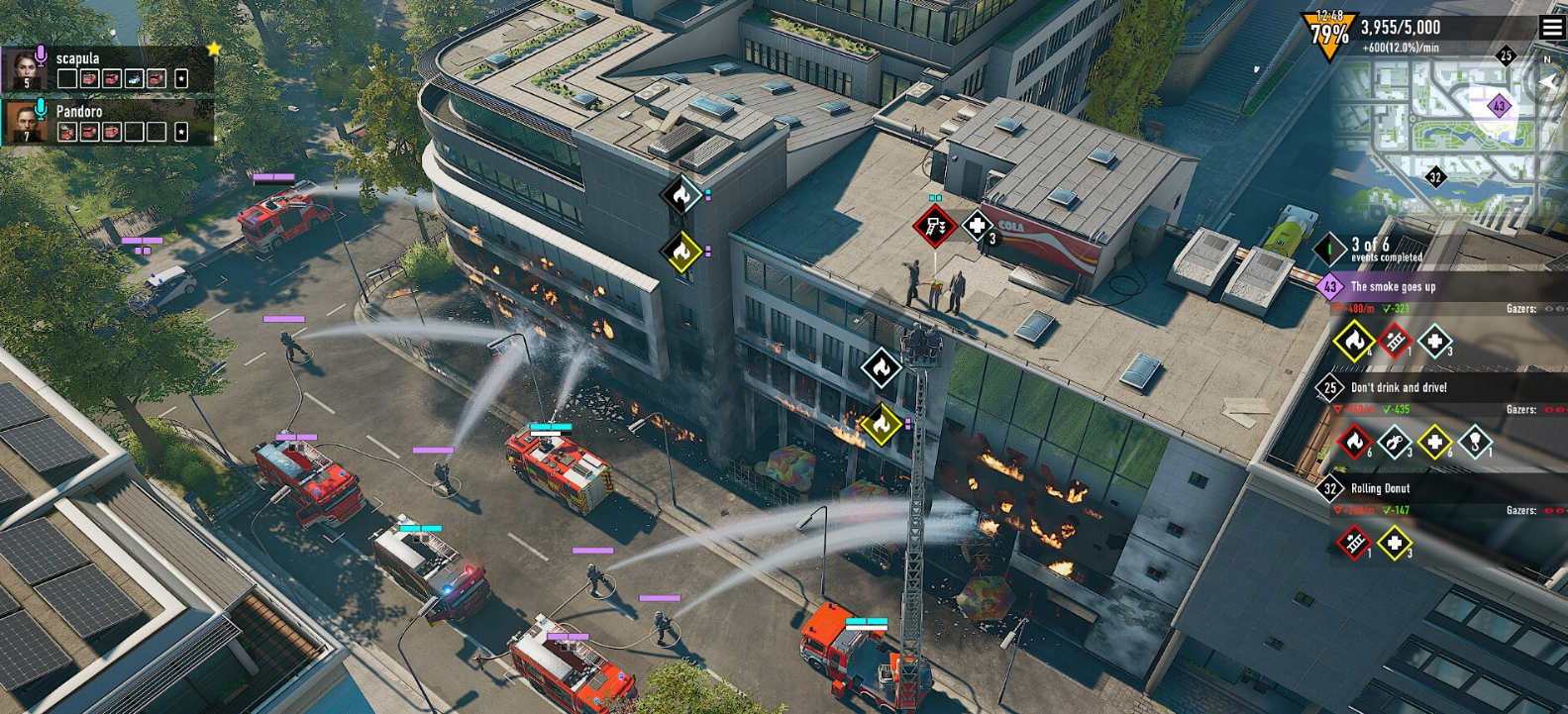Choose the ladder task under Rolling Donut
Viewport: 1568px width, 714px height.
tap(1353, 543)
